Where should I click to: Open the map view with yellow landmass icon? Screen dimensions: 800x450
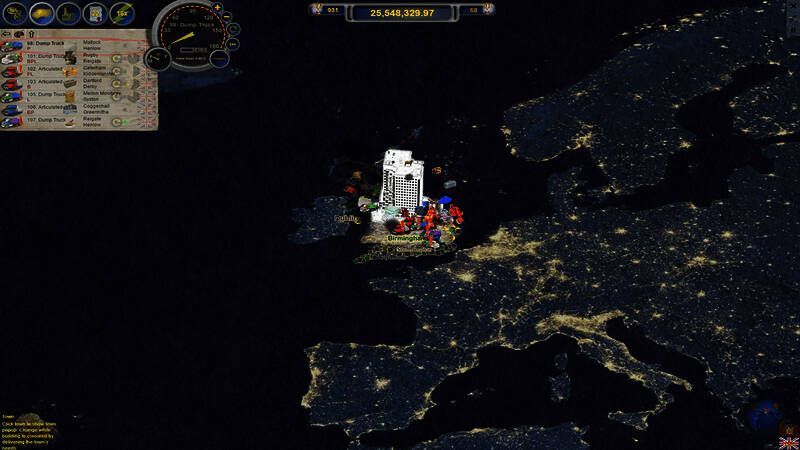click(x=42, y=13)
